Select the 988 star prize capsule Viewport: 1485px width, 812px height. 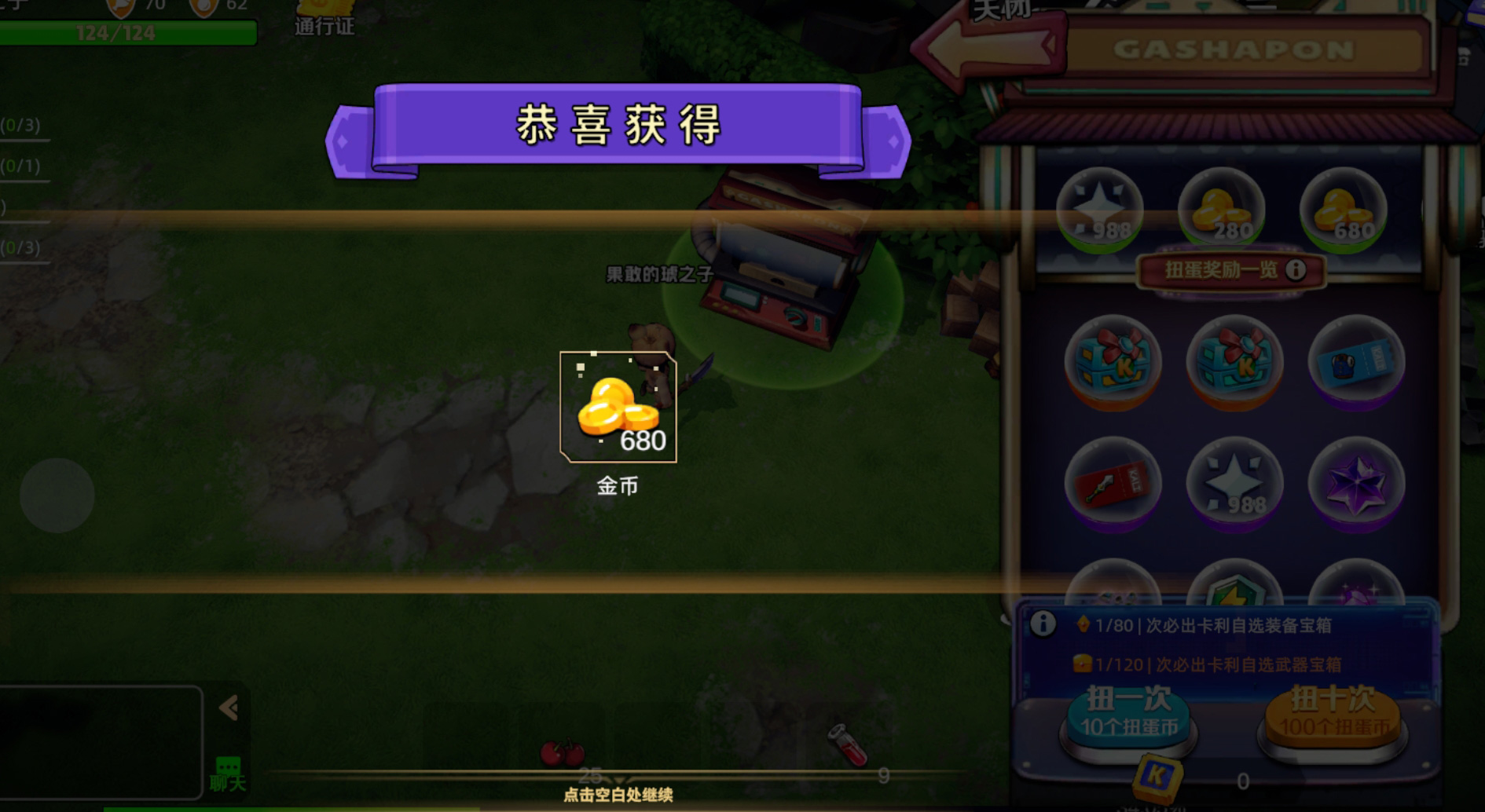tap(1101, 209)
